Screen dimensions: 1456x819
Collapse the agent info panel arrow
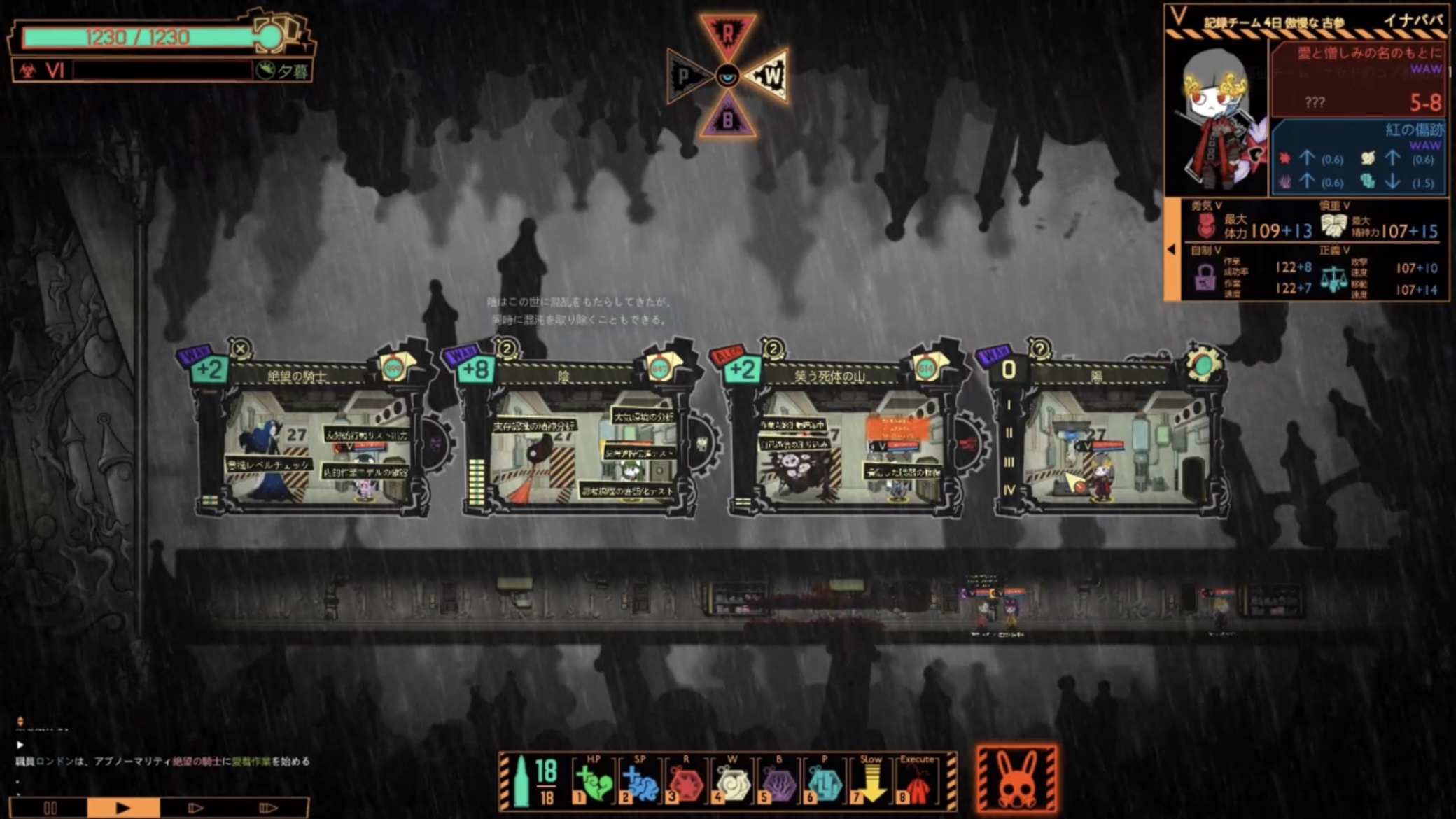(x=1172, y=249)
